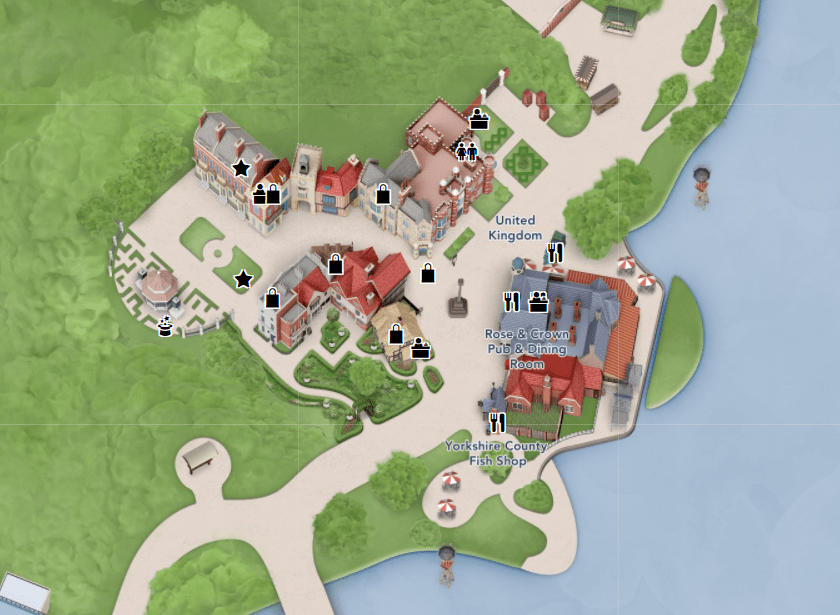Screen dimensions: 840x615
Task: Open the Yorkshire County Fish Shop label
Action: pyautogui.click(x=497, y=453)
